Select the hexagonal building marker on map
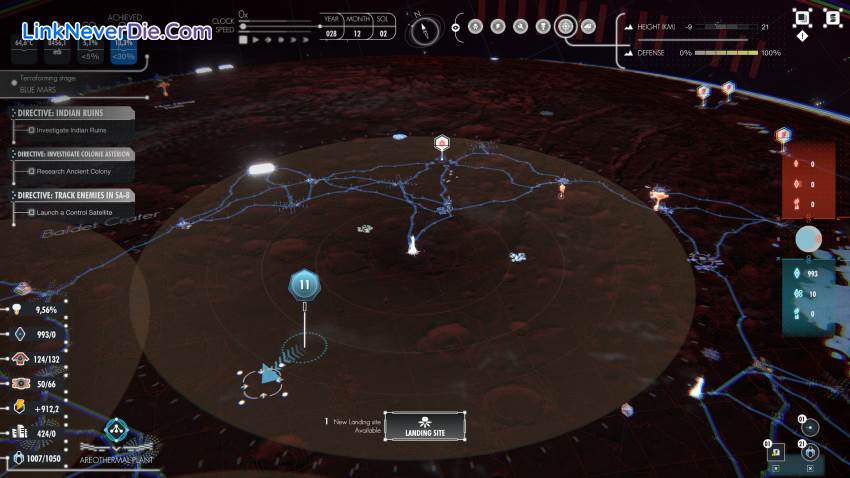This screenshot has height=478, width=850. 441,144
